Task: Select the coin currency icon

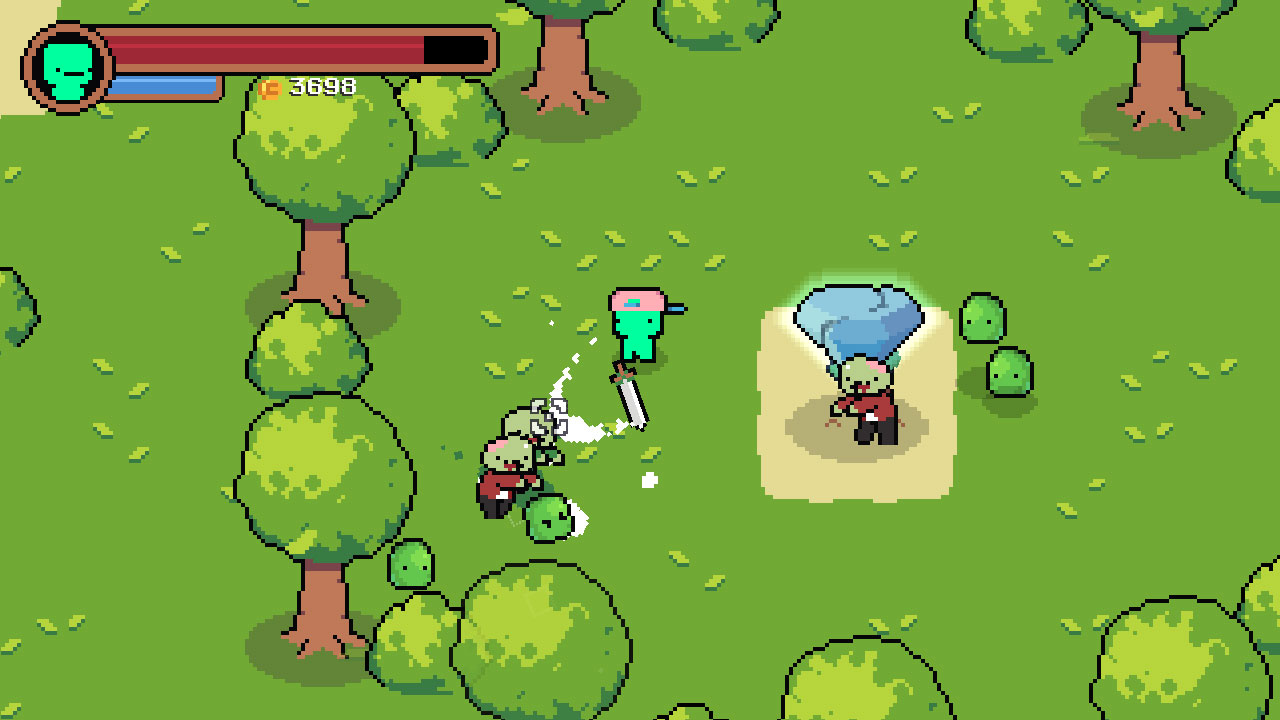Action: click(269, 87)
